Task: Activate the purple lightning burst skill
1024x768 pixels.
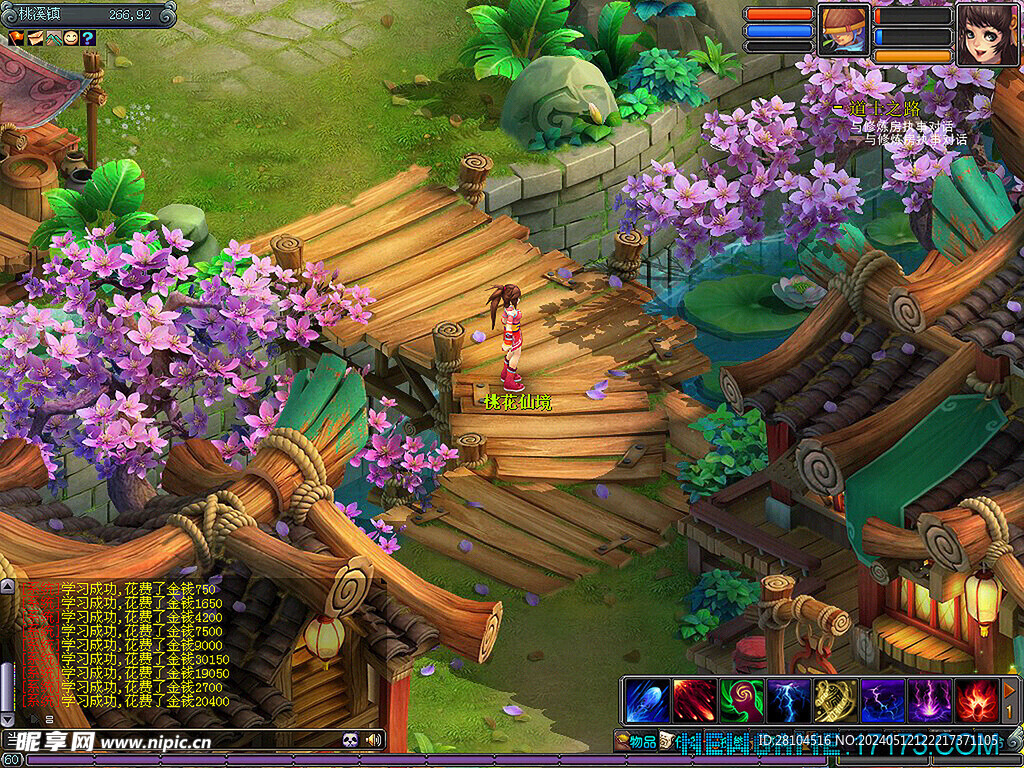Action: 929,700
